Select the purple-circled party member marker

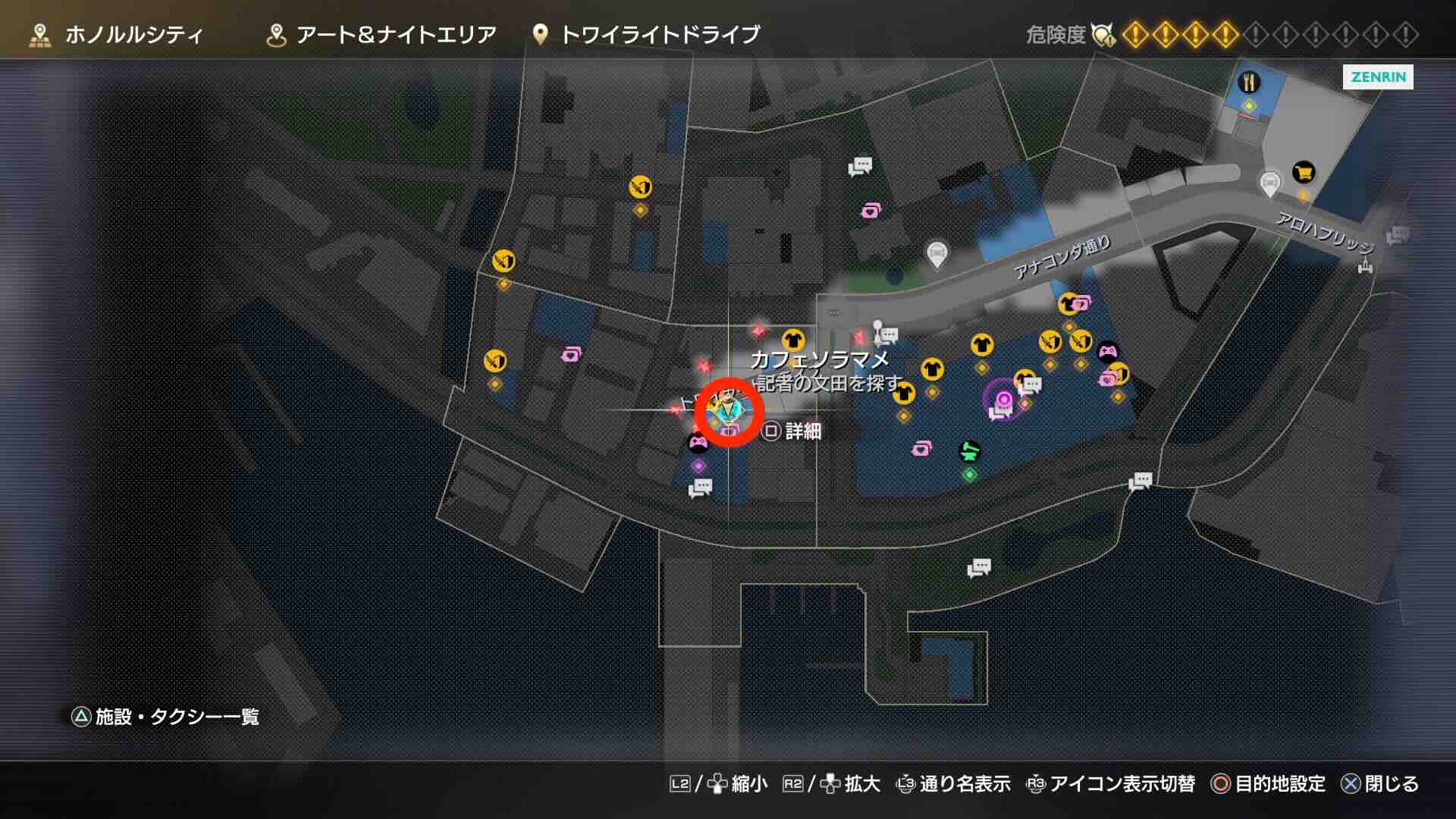point(1005,399)
